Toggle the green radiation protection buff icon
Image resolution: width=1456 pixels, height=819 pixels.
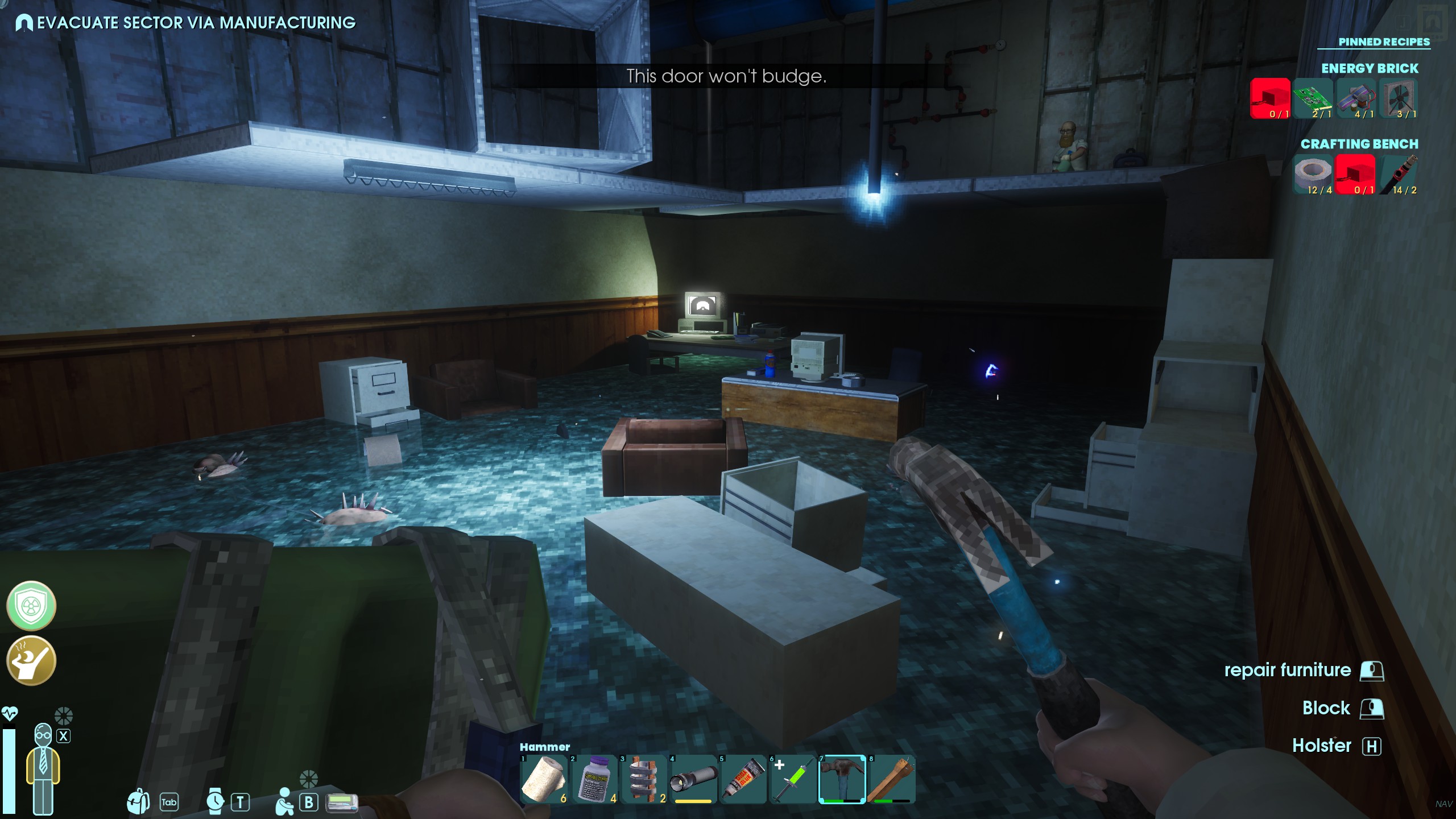31,606
